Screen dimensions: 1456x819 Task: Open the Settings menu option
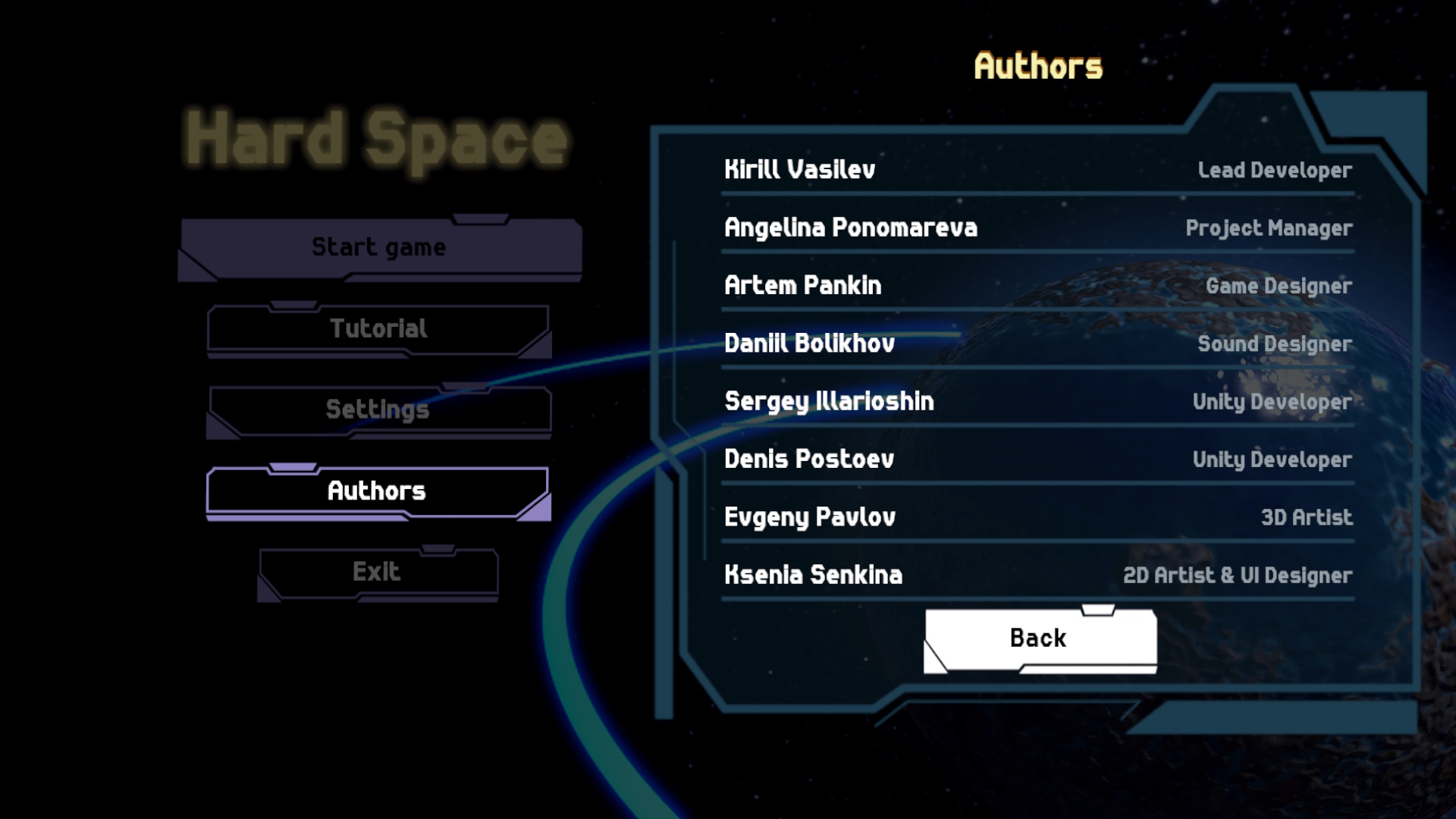[378, 409]
